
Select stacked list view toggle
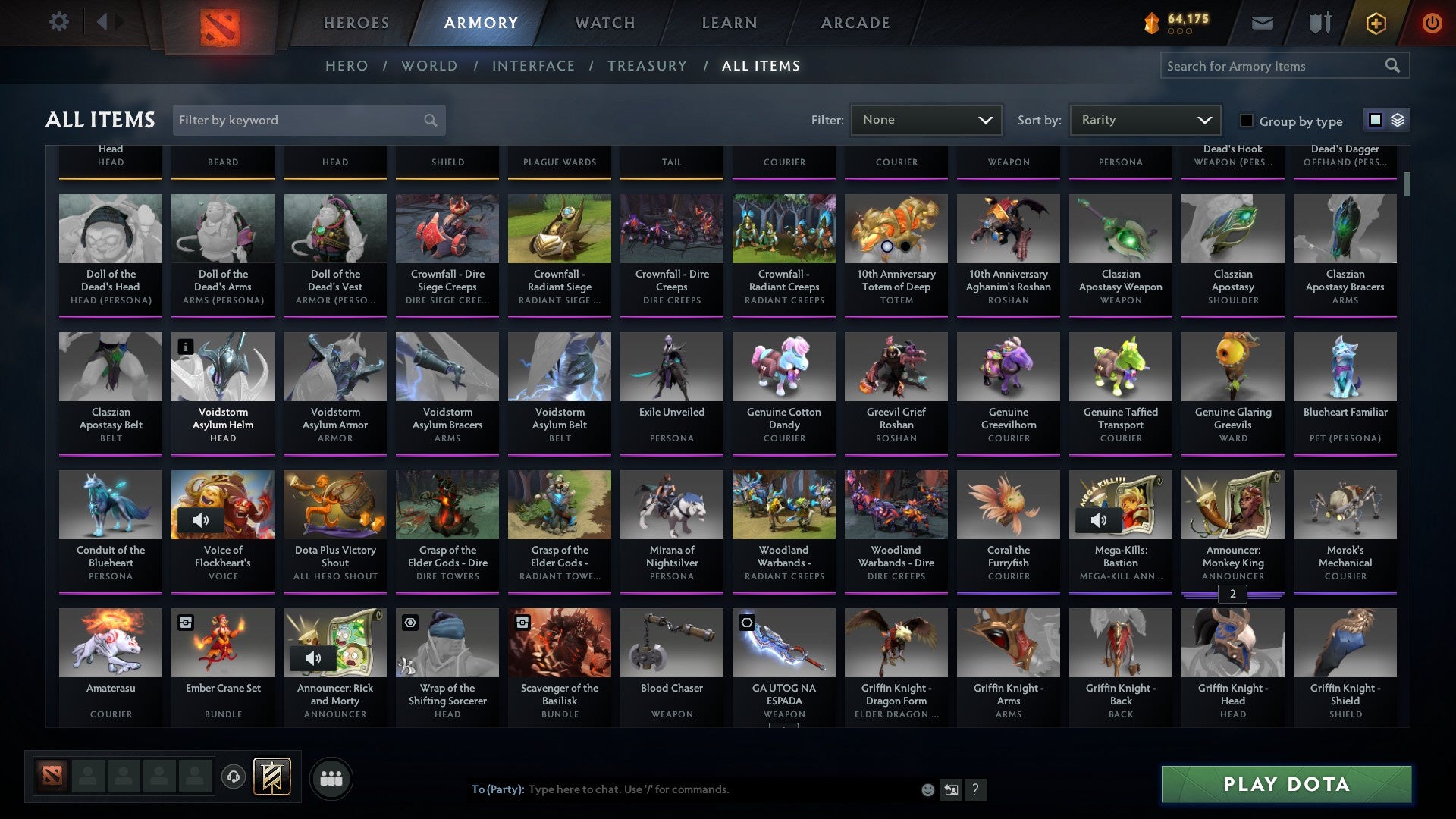point(1396,120)
